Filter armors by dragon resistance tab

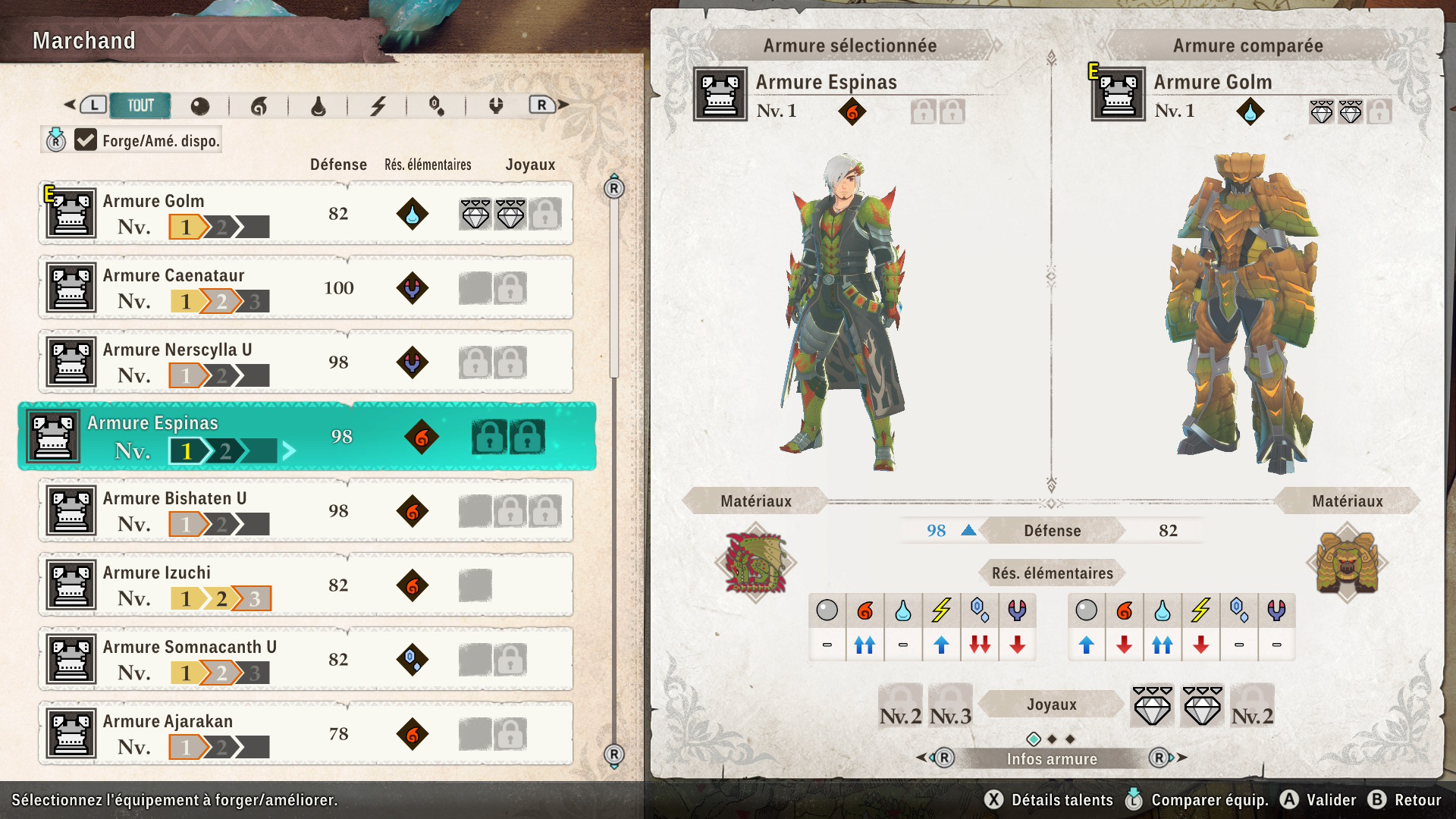(496, 106)
